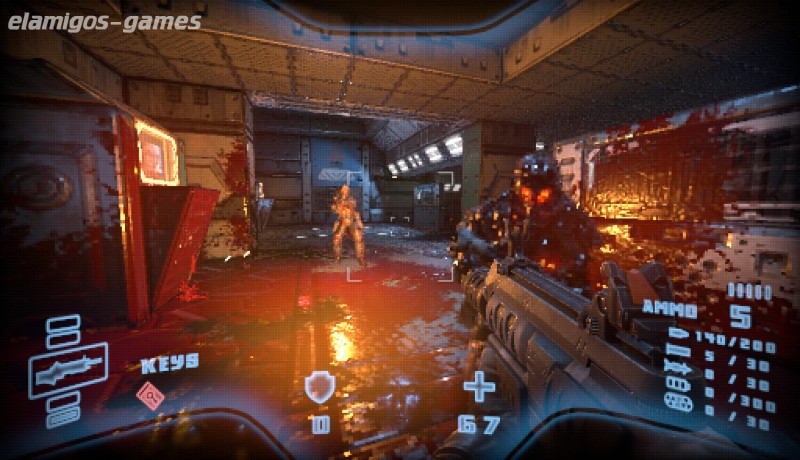Click the armor shield icon
The image size is (800, 460).
318,387
